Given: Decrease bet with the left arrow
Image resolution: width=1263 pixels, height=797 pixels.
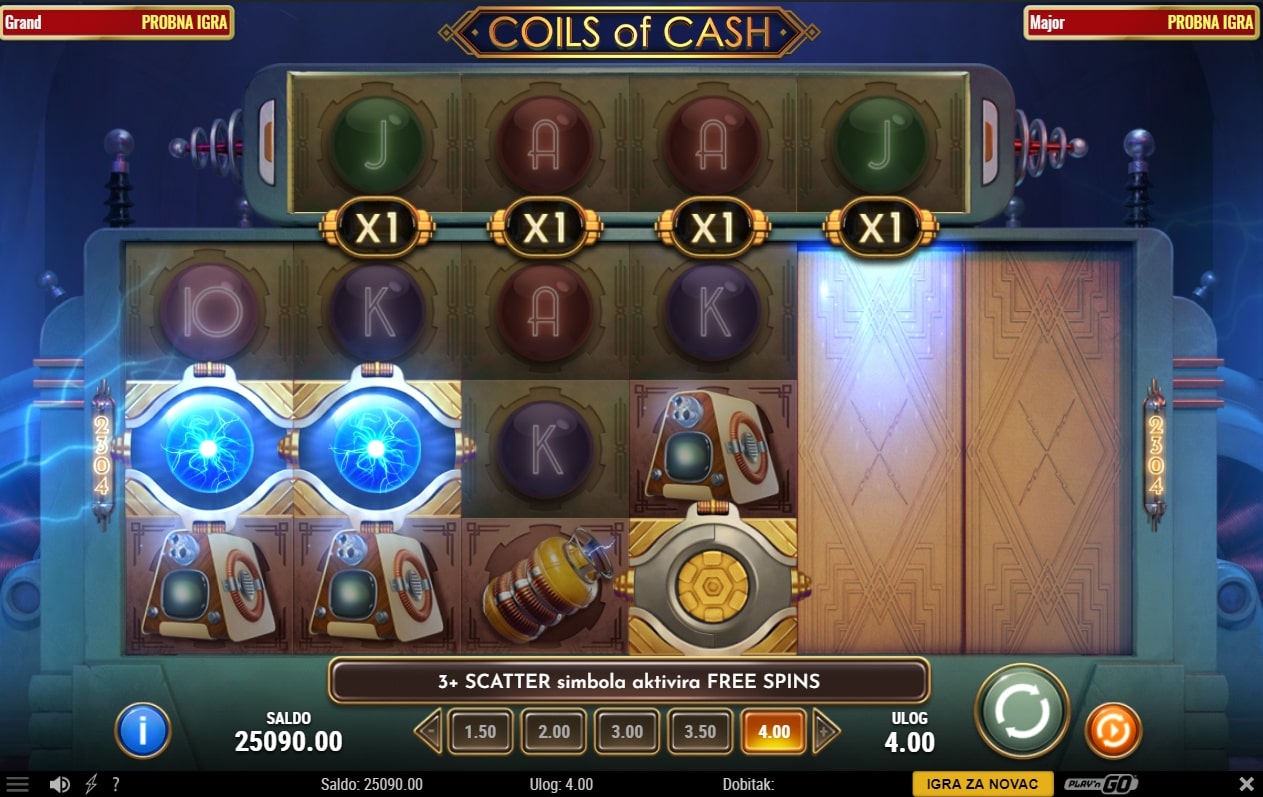Looking at the screenshot, I should (x=428, y=732).
